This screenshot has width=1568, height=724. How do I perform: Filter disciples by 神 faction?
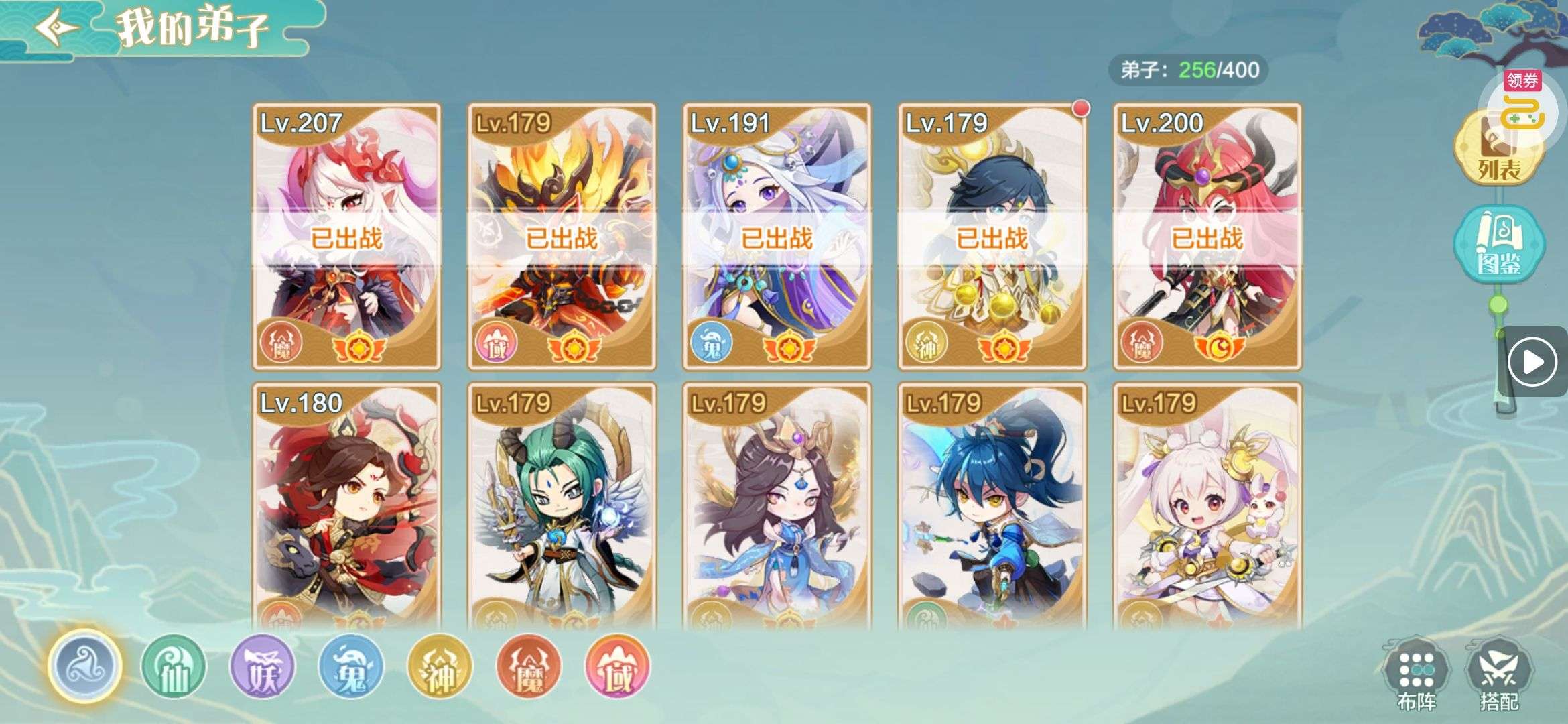pyautogui.click(x=440, y=666)
